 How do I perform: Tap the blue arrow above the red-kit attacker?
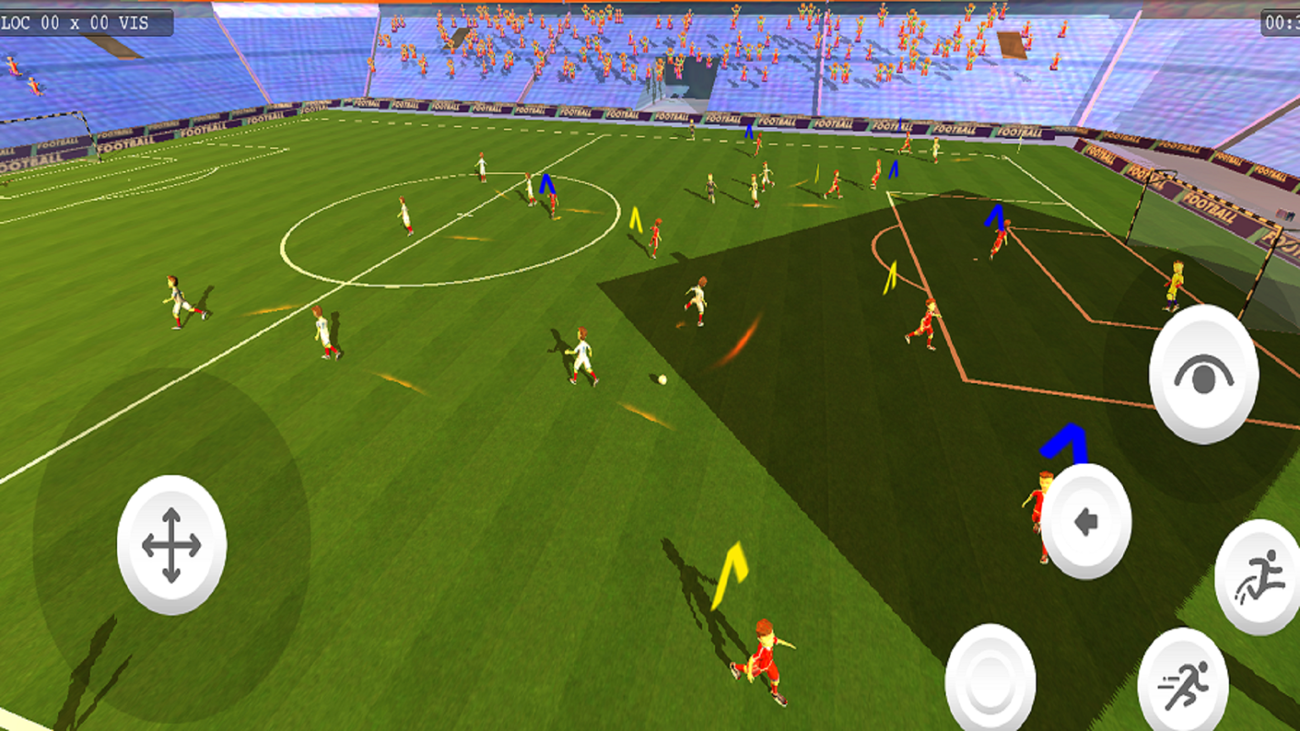[1062, 440]
